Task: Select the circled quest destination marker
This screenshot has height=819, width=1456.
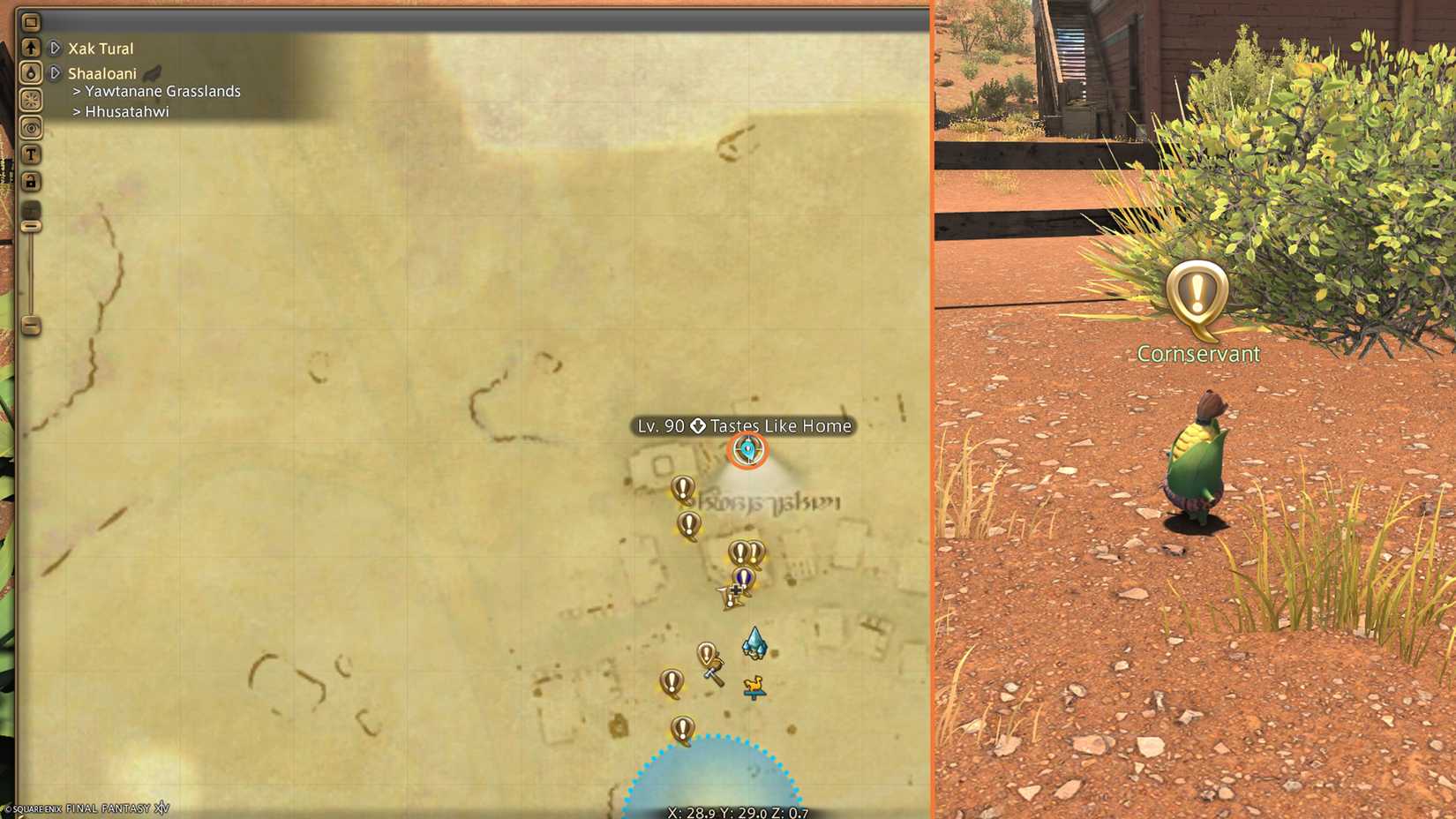Action: click(x=747, y=450)
